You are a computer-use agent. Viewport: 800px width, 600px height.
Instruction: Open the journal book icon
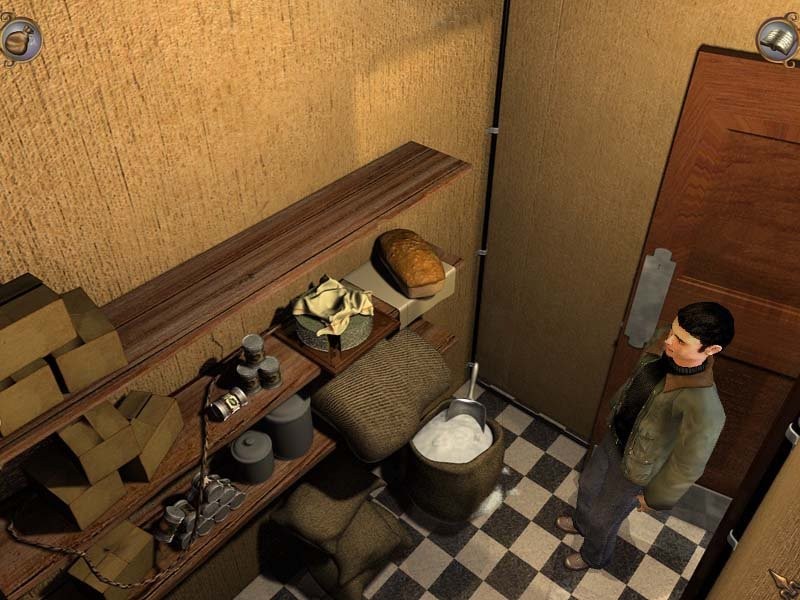(x=778, y=40)
